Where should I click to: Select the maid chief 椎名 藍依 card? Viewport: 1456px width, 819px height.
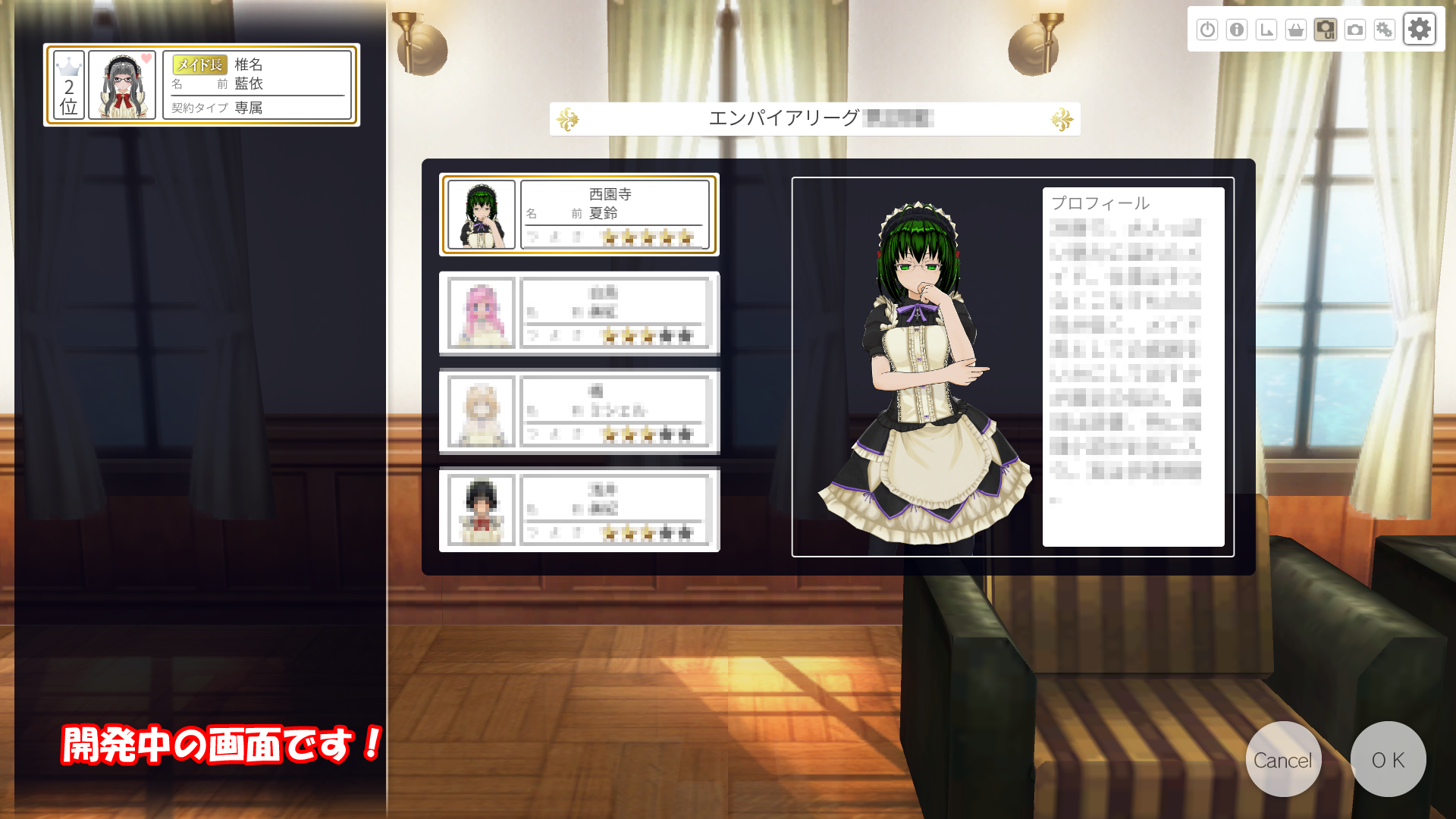(202, 85)
